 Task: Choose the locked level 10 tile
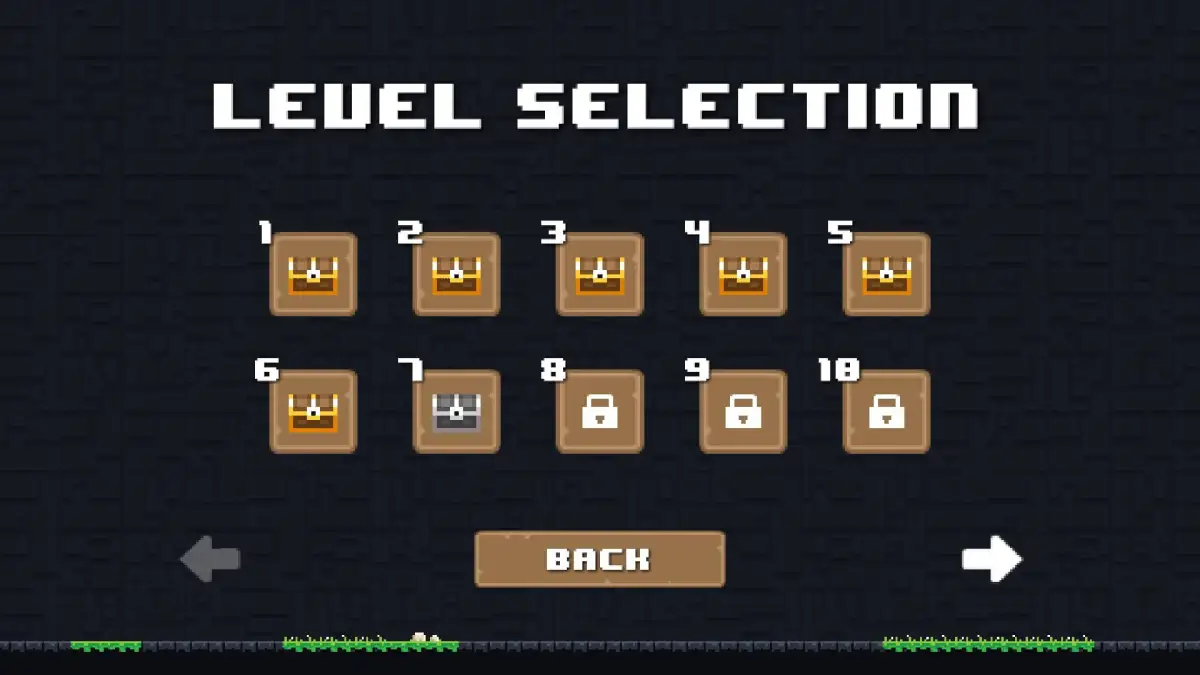point(886,412)
